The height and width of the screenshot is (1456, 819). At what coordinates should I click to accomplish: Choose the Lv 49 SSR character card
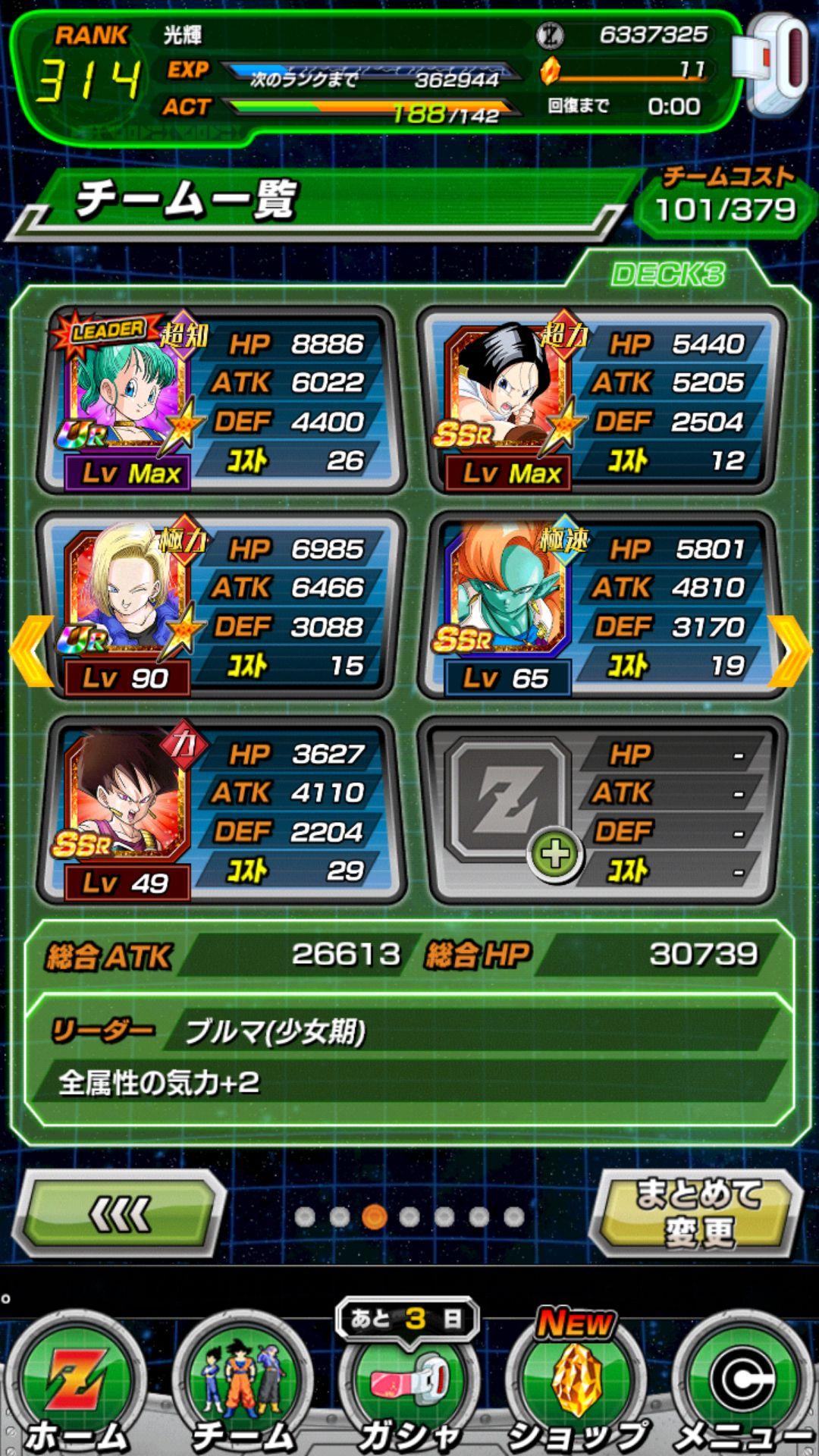click(x=220, y=810)
